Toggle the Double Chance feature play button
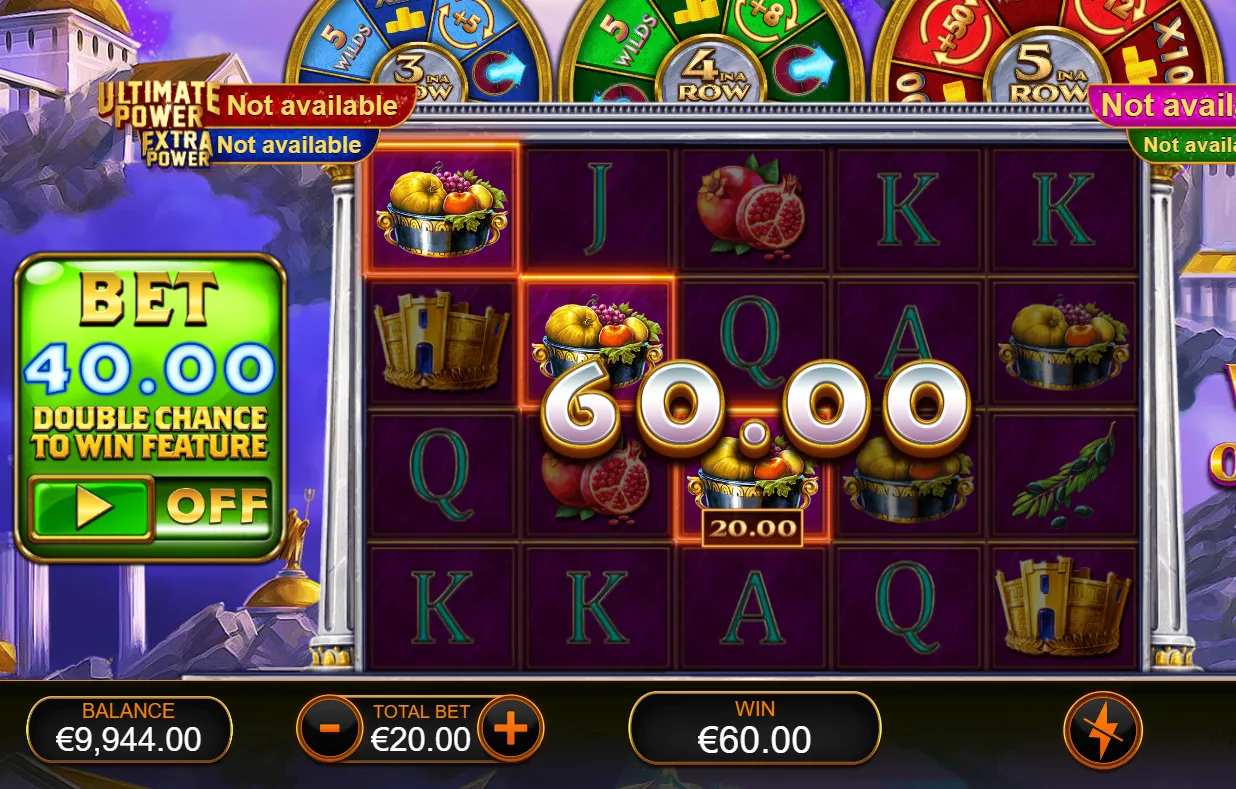Image resolution: width=1236 pixels, height=789 pixels. pos(91,508)
